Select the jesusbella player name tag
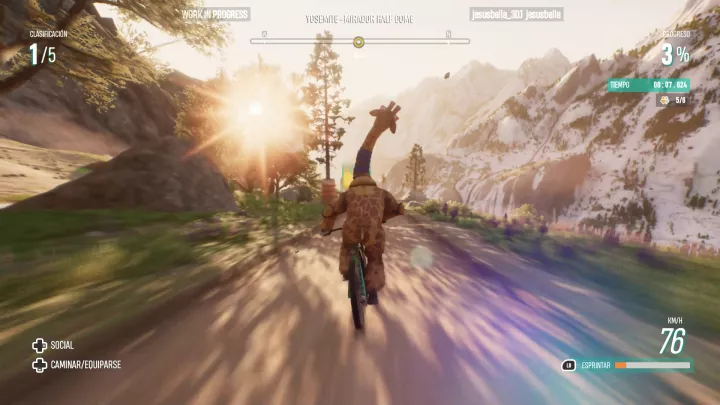Viewport: 720px width, 405px height. [x=514, y=15]
